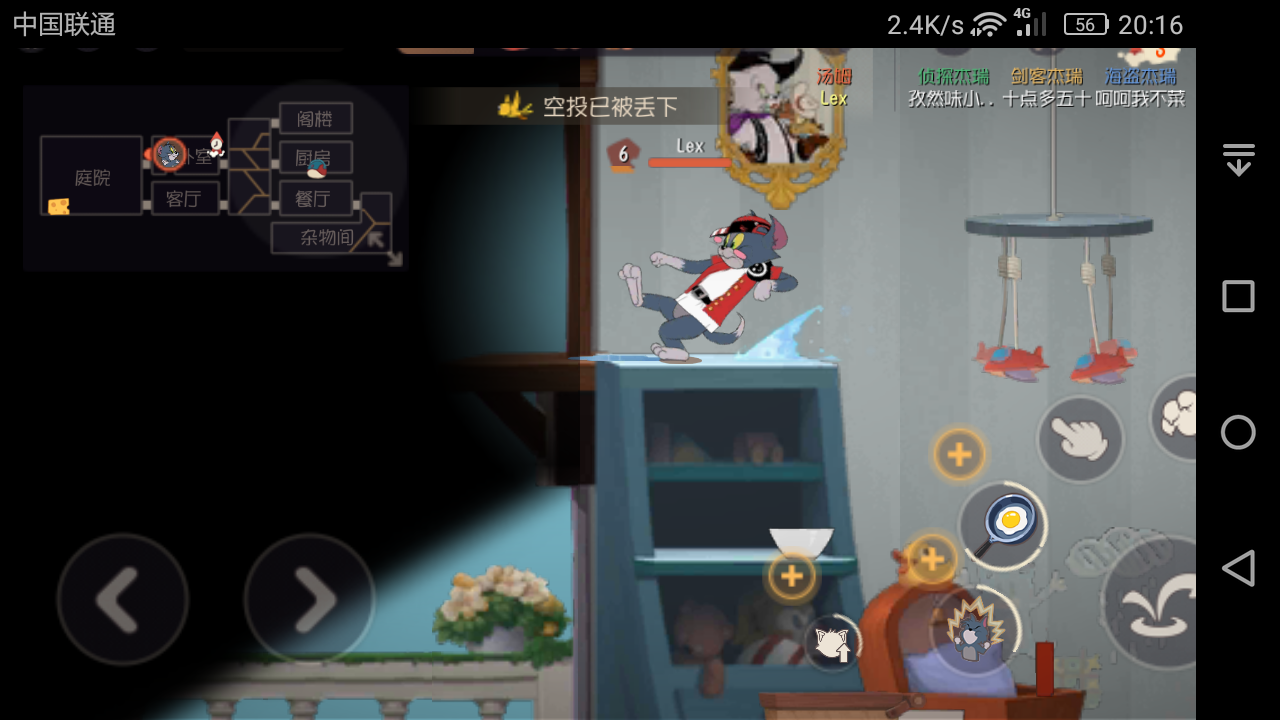Select the 餐厅 room on the minimap
Screen dimensions: 1280x720
pyautogui.click(x=315, y=198)
